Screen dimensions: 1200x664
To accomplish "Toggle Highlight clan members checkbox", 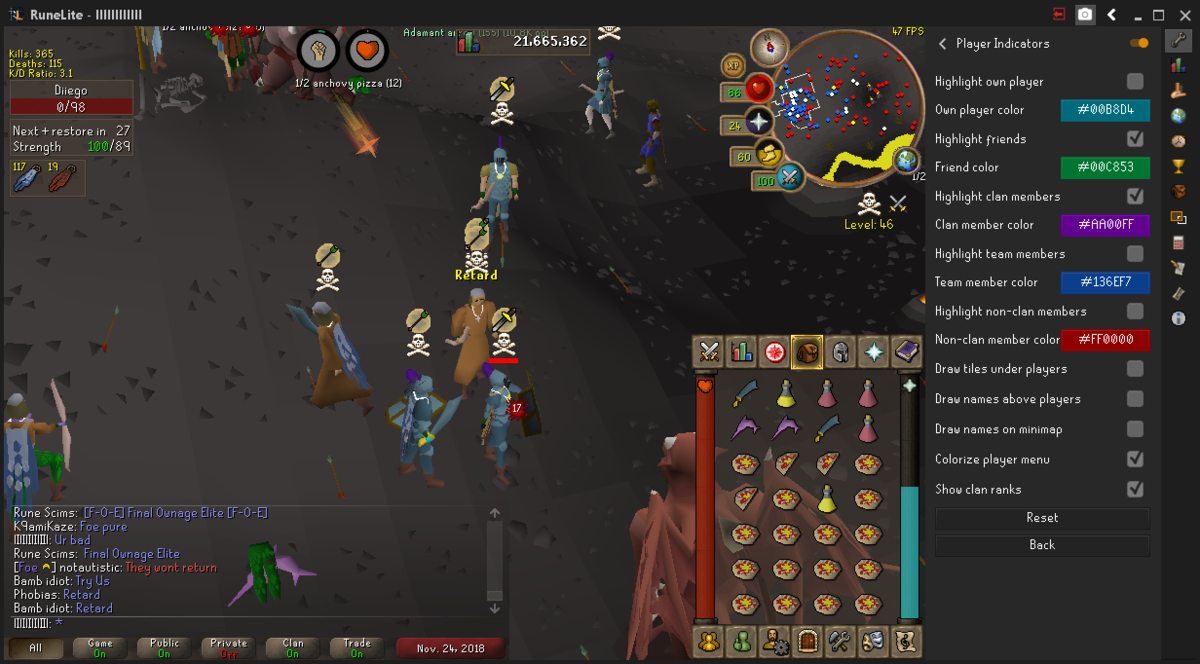I will 1135,196.
